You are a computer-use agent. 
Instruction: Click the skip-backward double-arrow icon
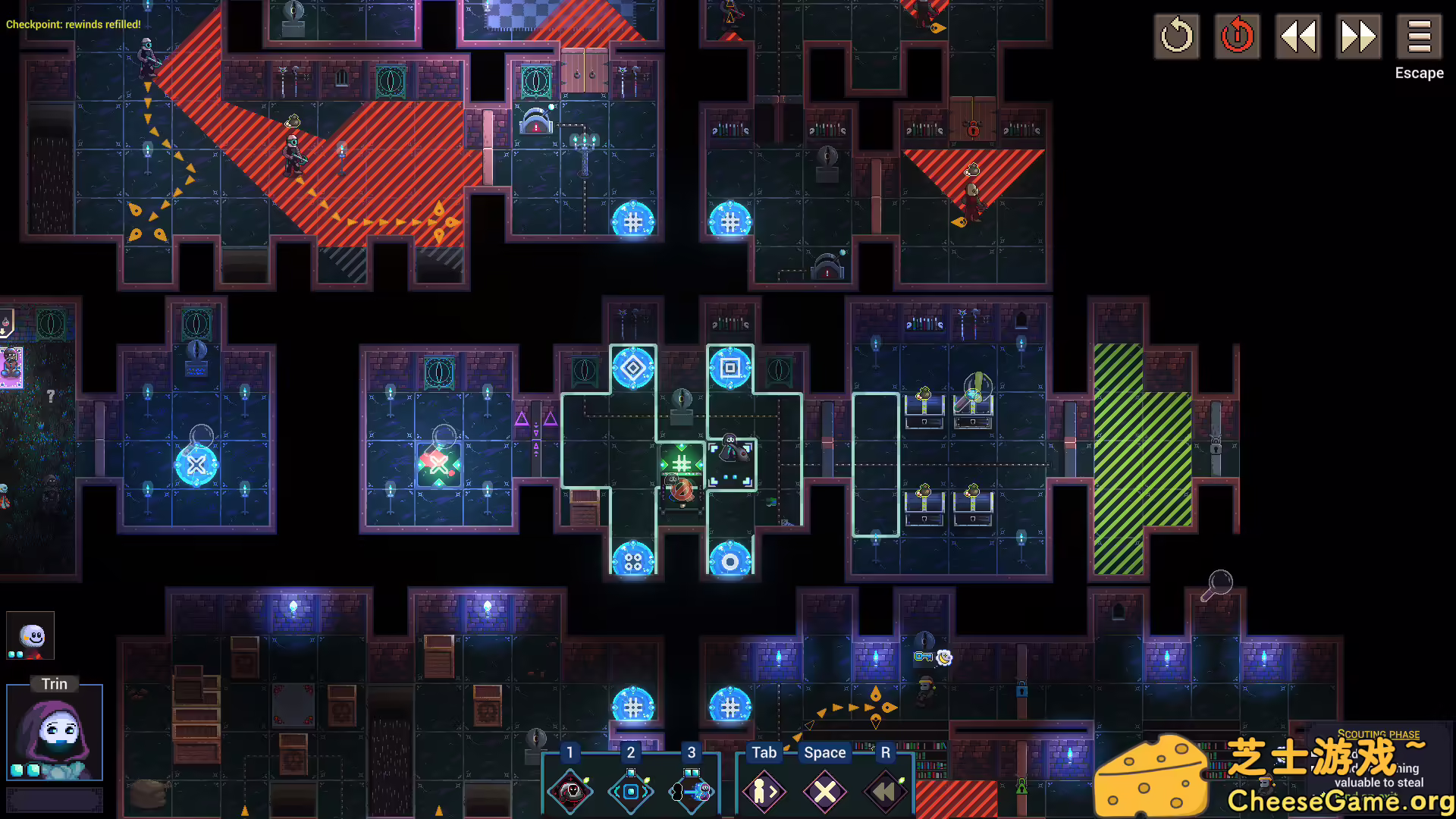1298,36
